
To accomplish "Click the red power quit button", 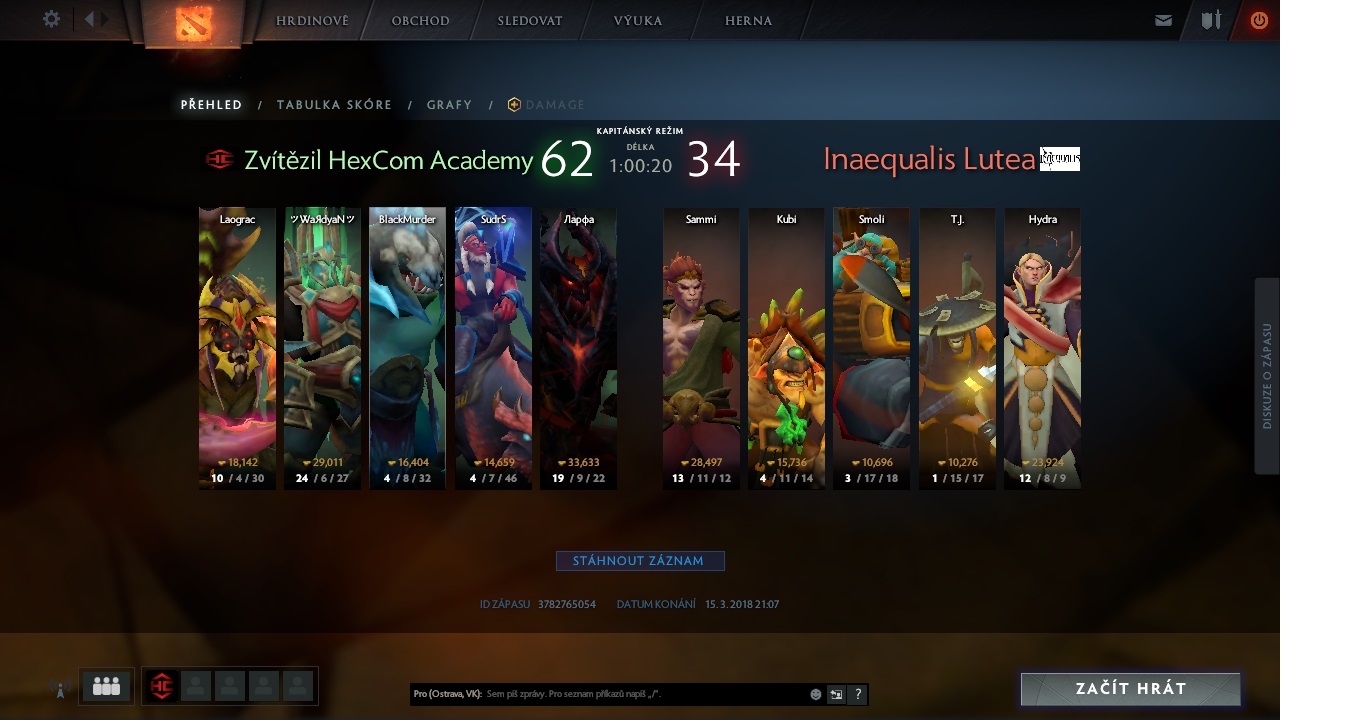I will click(1259, 20).
